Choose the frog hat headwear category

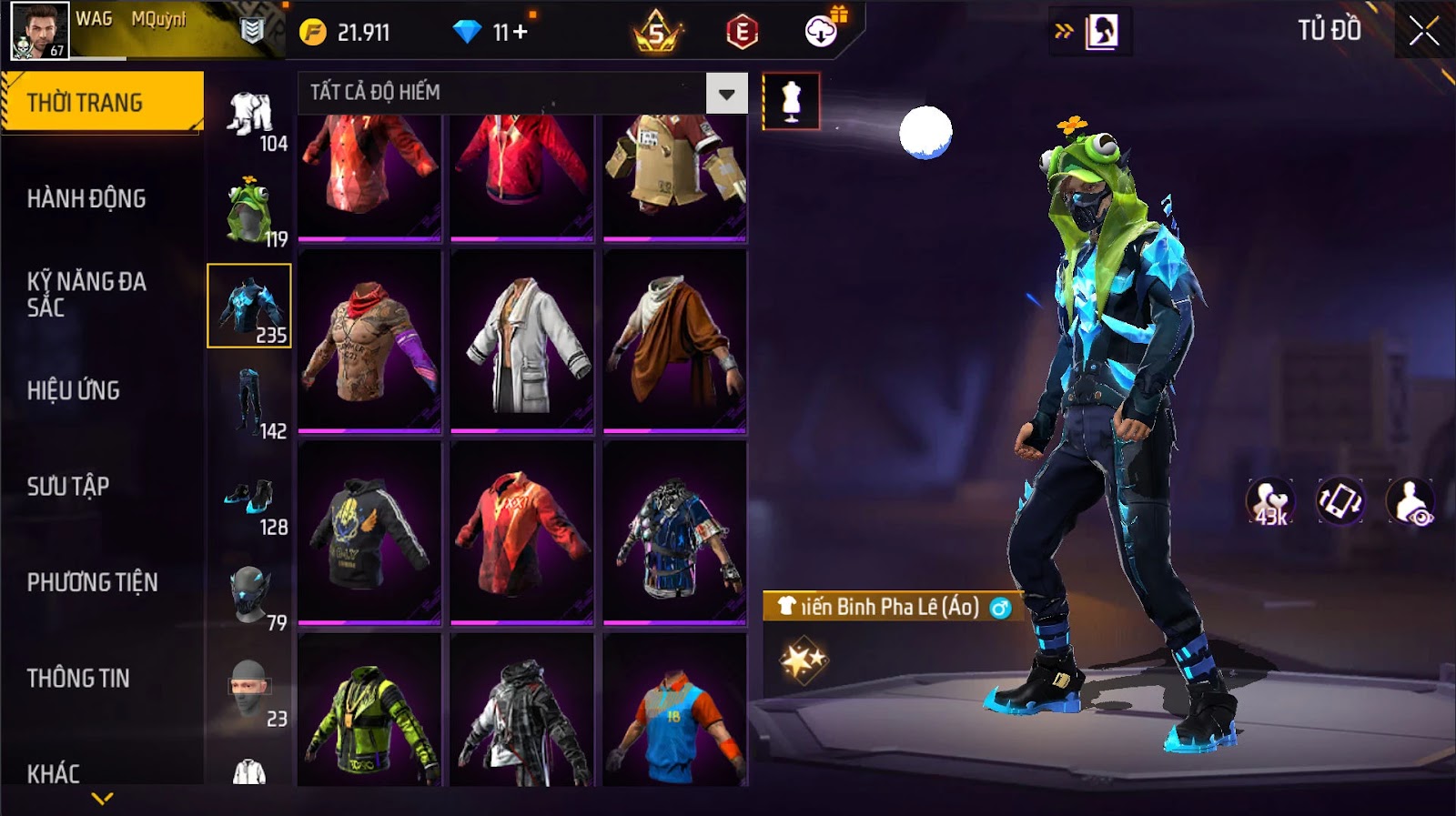(249, 212)
